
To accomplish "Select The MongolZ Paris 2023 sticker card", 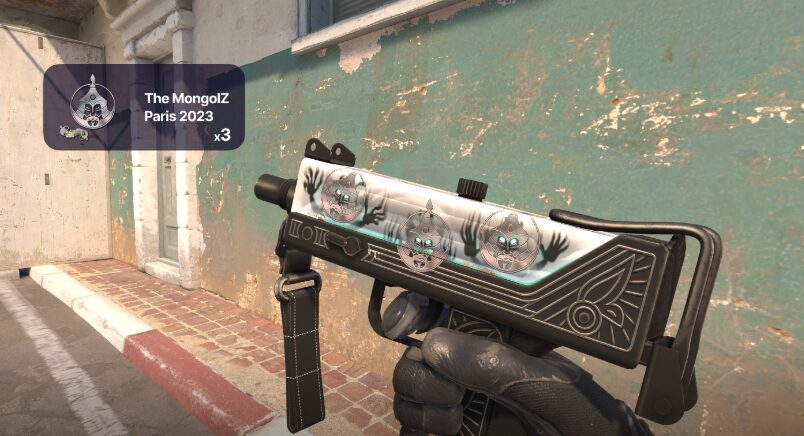I will (144, 108).
